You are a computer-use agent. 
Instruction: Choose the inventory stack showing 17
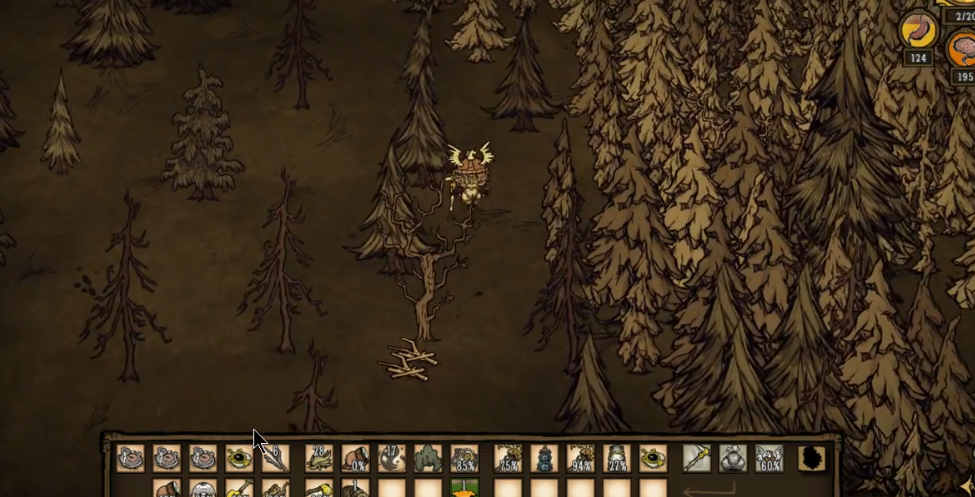pos(391,458)
